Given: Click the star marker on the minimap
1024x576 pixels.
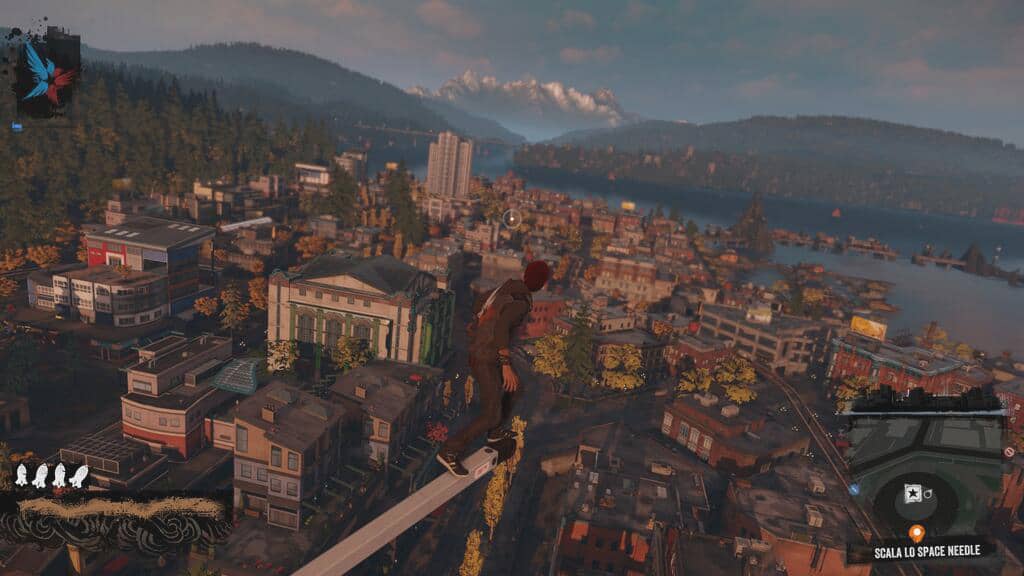Looking at the screenshot, I should click(912, 494).
